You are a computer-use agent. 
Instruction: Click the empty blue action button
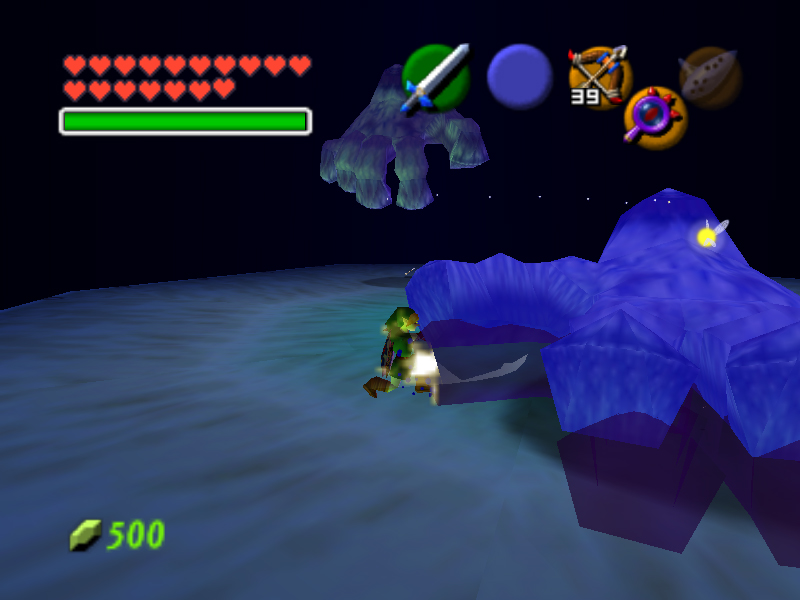(x=520, y=77)
